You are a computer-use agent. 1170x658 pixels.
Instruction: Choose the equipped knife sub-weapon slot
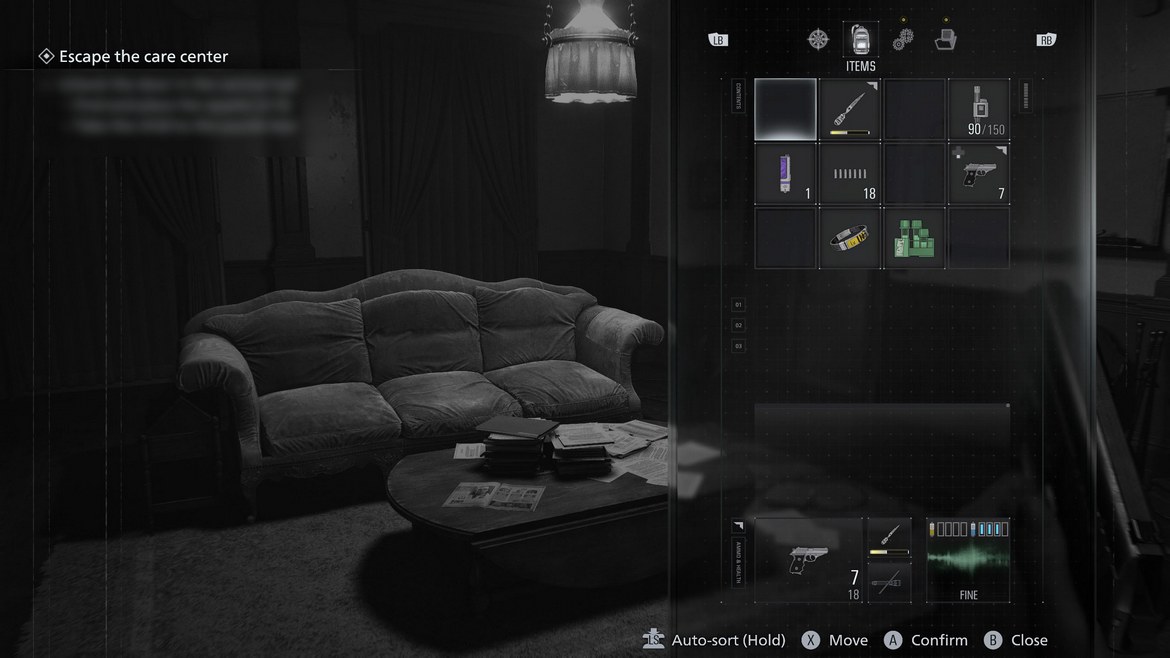pyautogui.click(x=889, y=539)
